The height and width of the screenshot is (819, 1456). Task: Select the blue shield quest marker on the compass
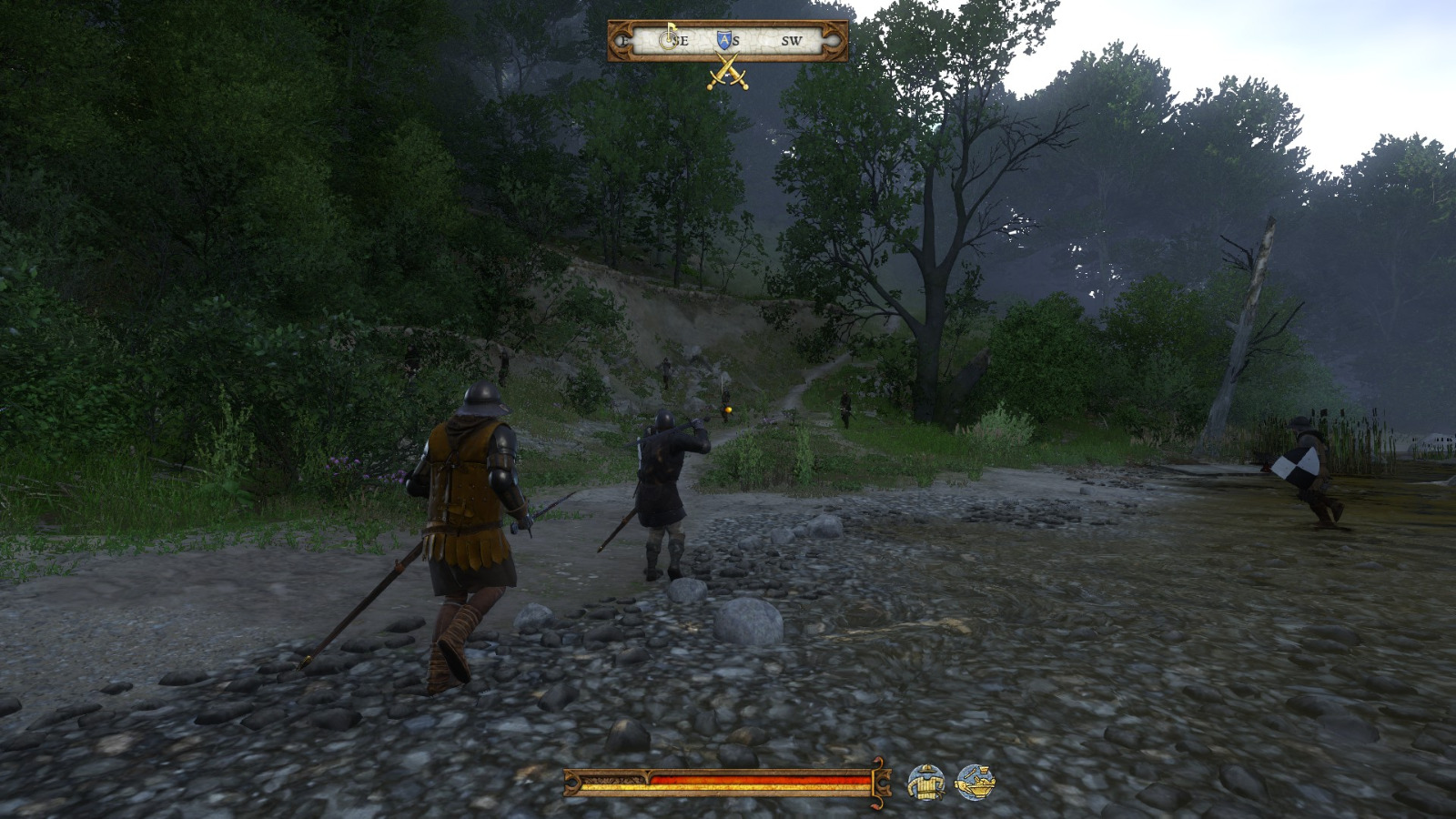tap(725, 38)
